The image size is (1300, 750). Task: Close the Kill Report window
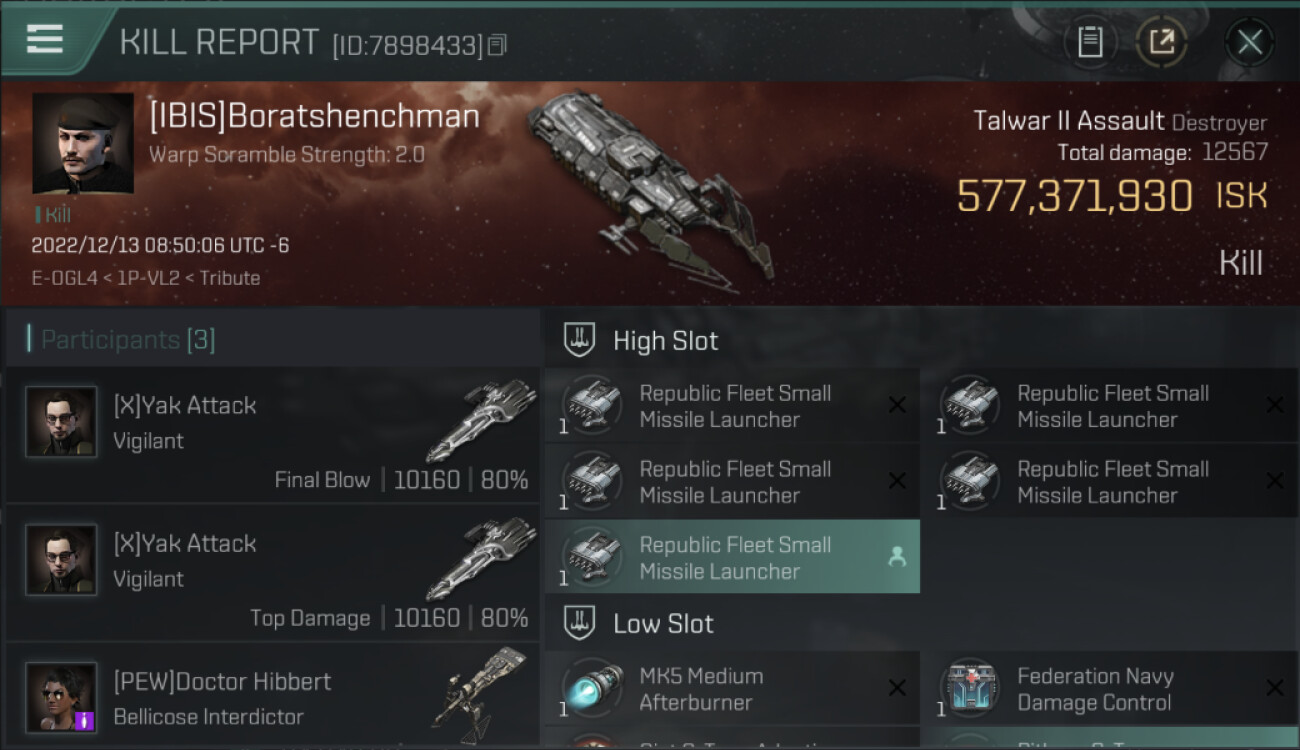[1249, 42]
